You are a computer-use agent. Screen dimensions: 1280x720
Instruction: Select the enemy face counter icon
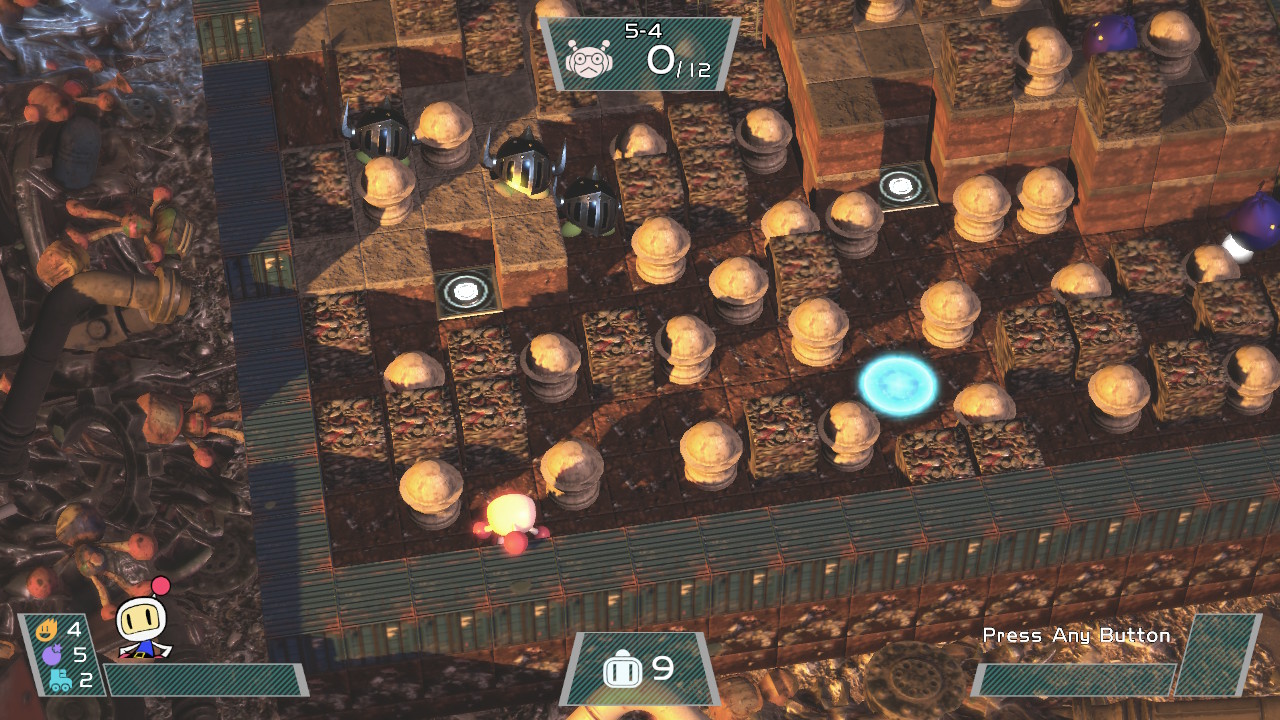click(x=587, y=60)
